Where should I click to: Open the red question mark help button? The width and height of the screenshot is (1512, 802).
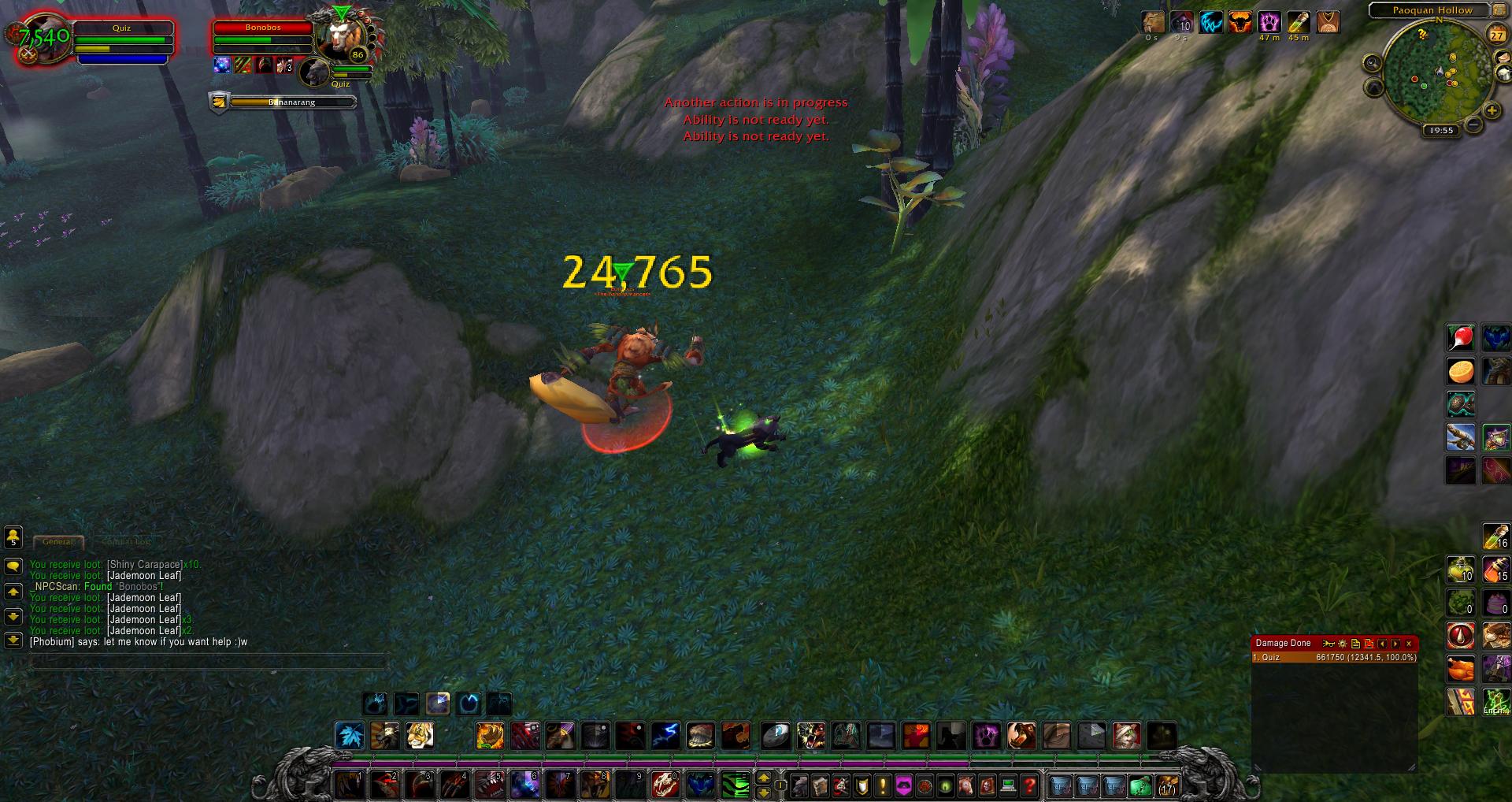coord(1028,785)
